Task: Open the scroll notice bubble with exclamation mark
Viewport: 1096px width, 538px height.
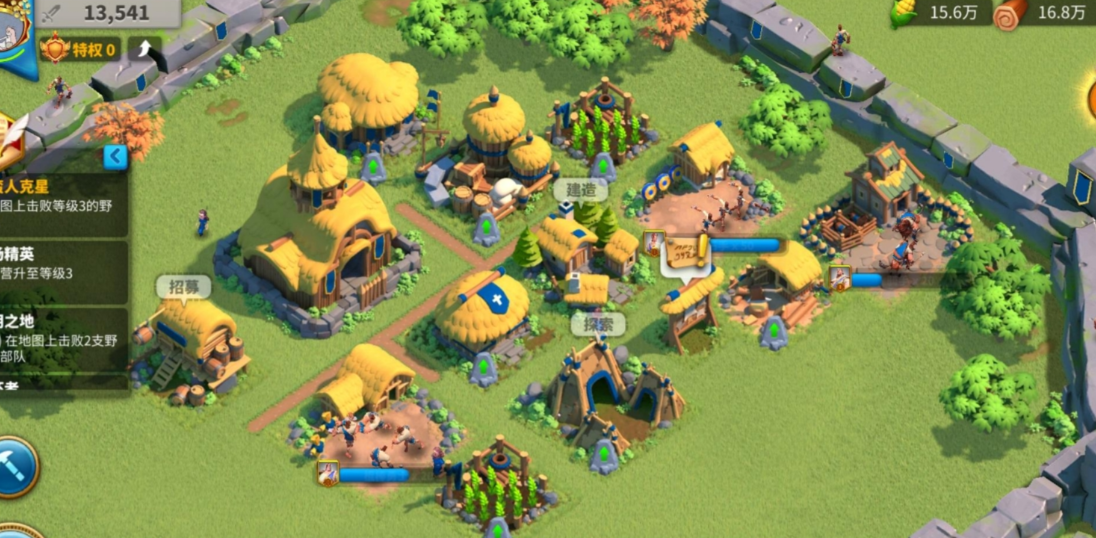Action: coord(687,254)
